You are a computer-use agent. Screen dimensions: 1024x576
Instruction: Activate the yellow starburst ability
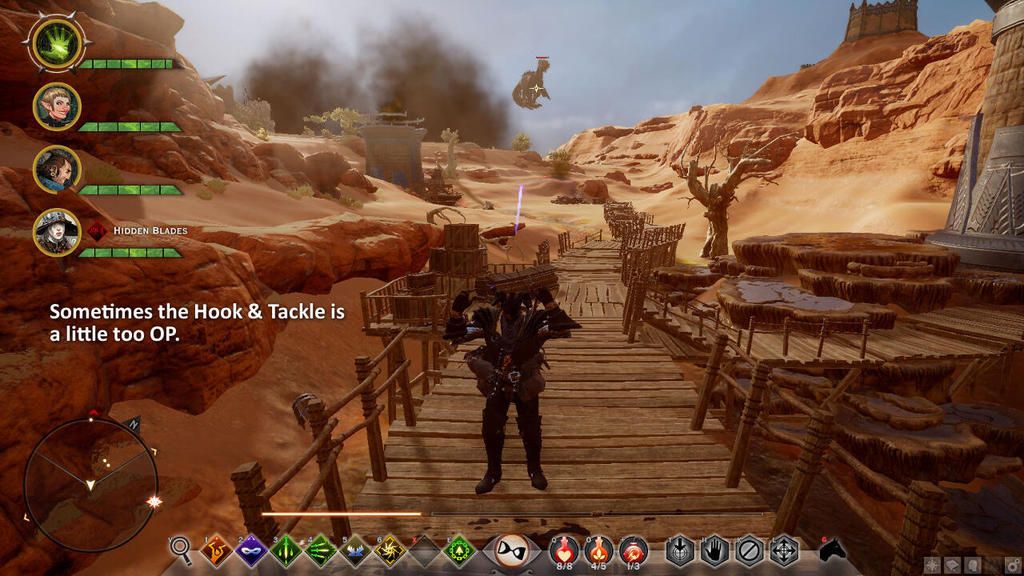[390, 550]
